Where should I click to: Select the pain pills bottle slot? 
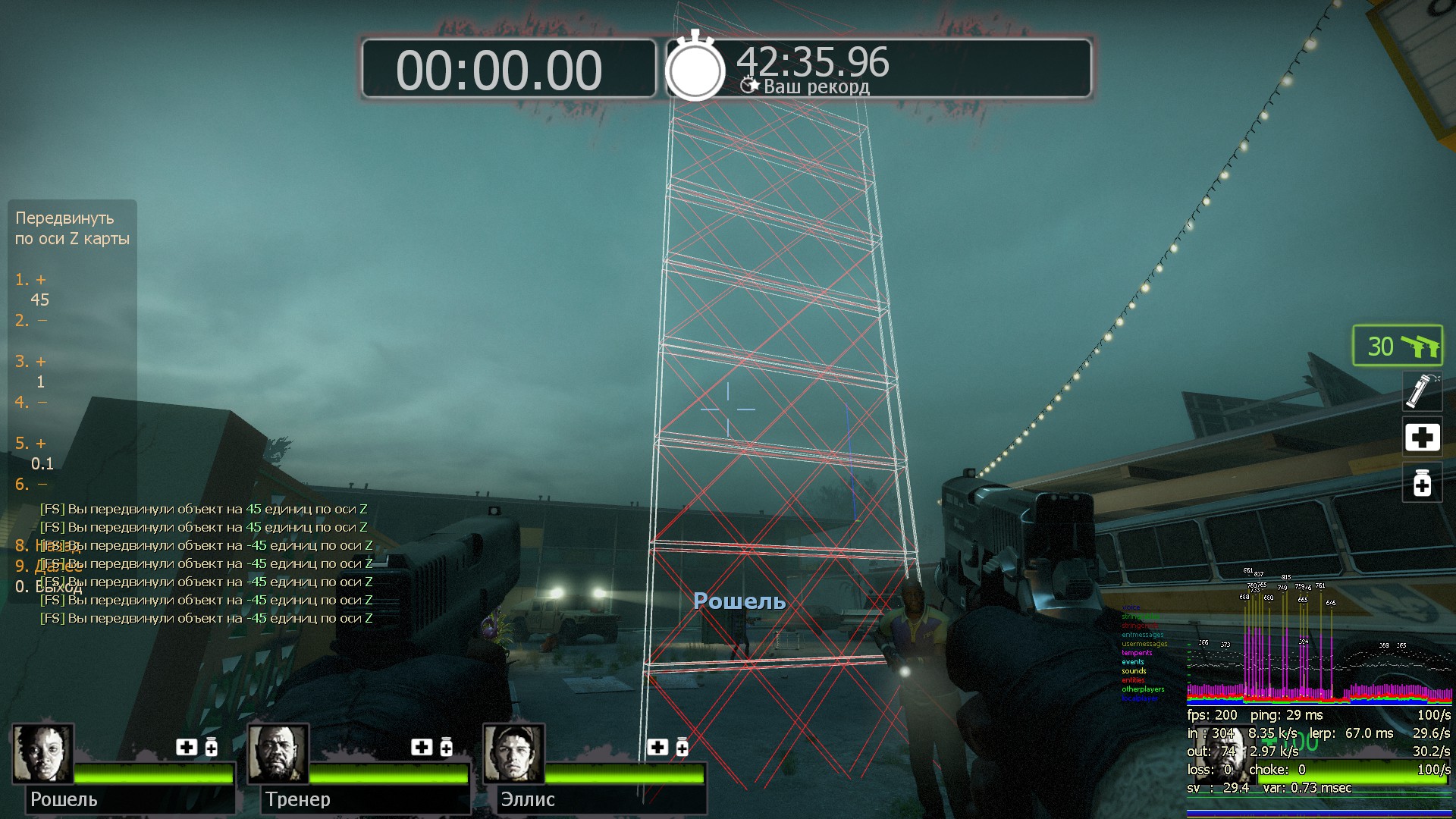1422,482
